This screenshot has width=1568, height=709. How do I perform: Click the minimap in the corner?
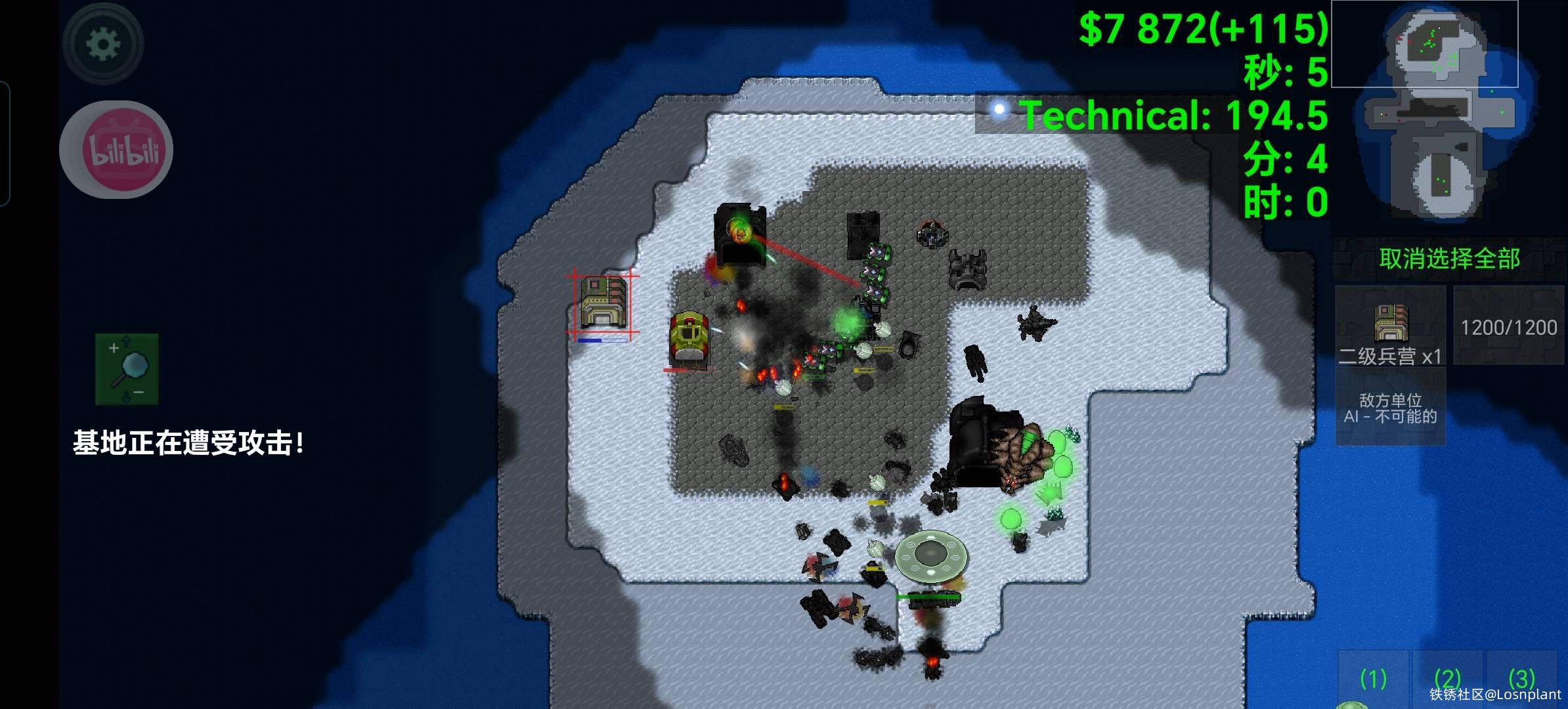tap(1448, 112)
